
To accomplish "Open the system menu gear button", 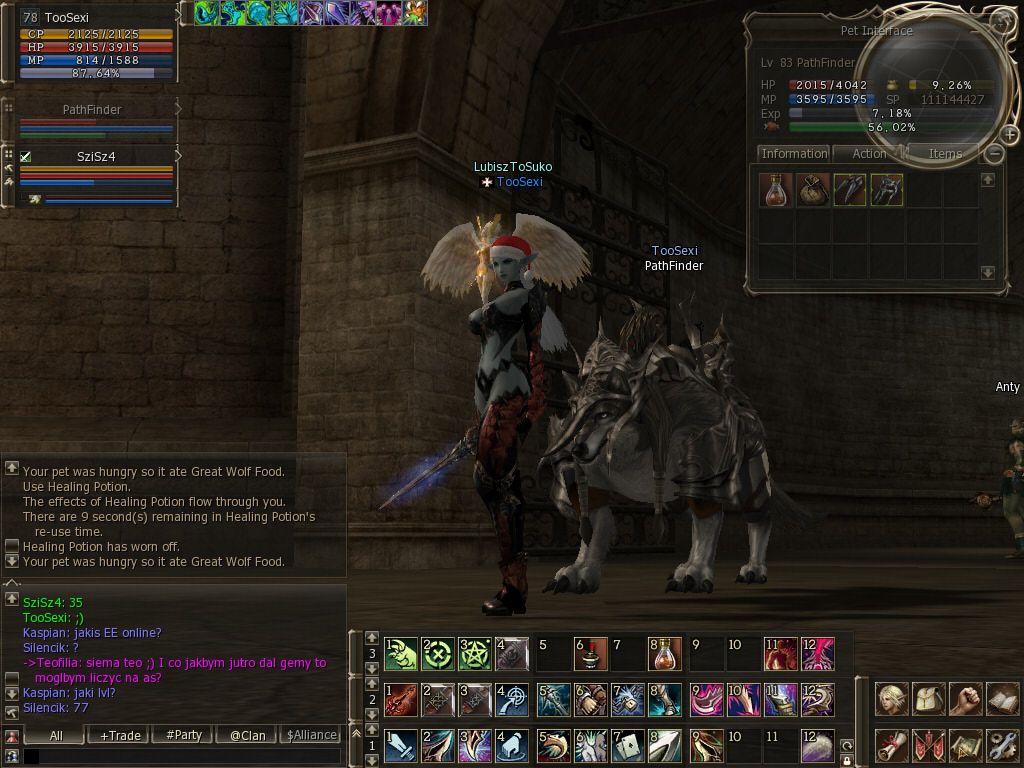I will (1002, 745).
